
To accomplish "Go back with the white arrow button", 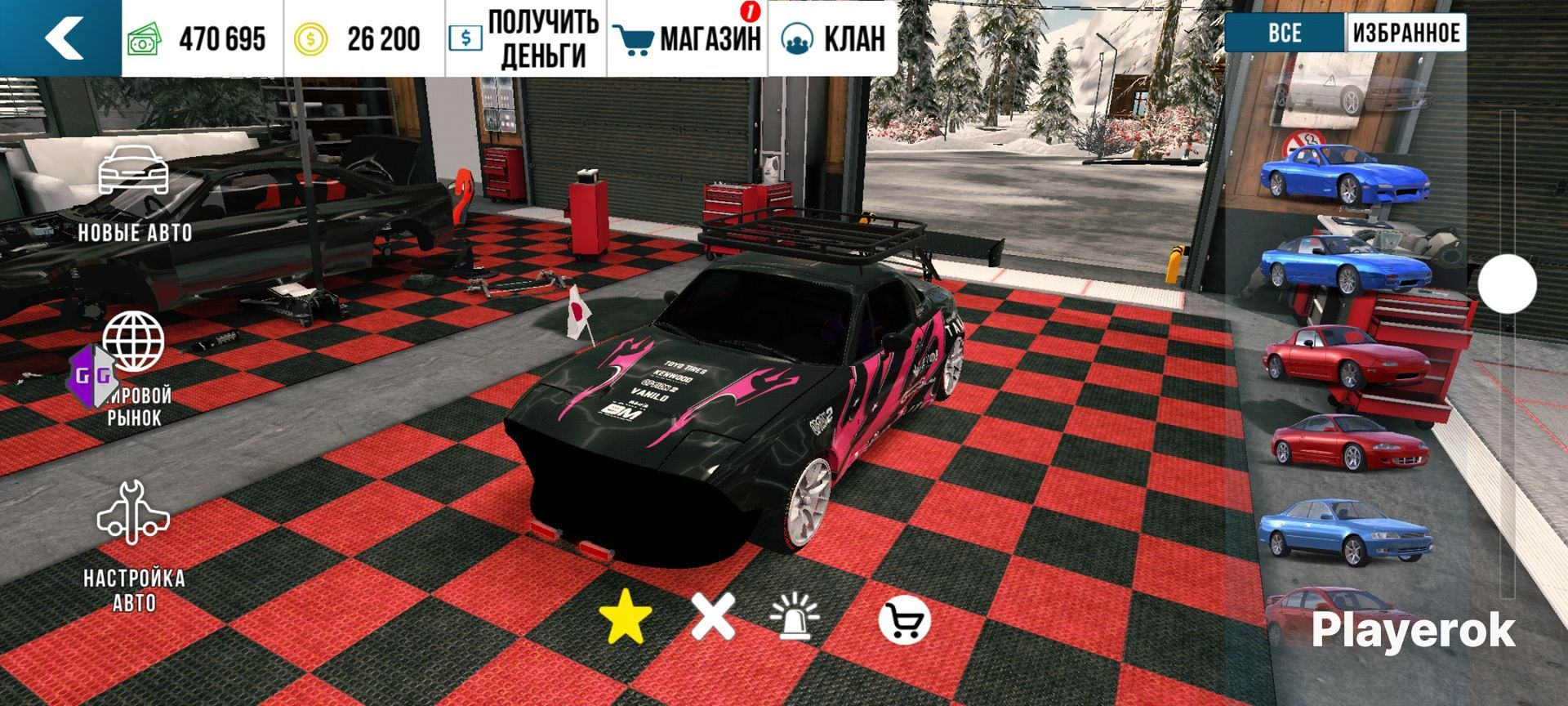I will [62, 38].
